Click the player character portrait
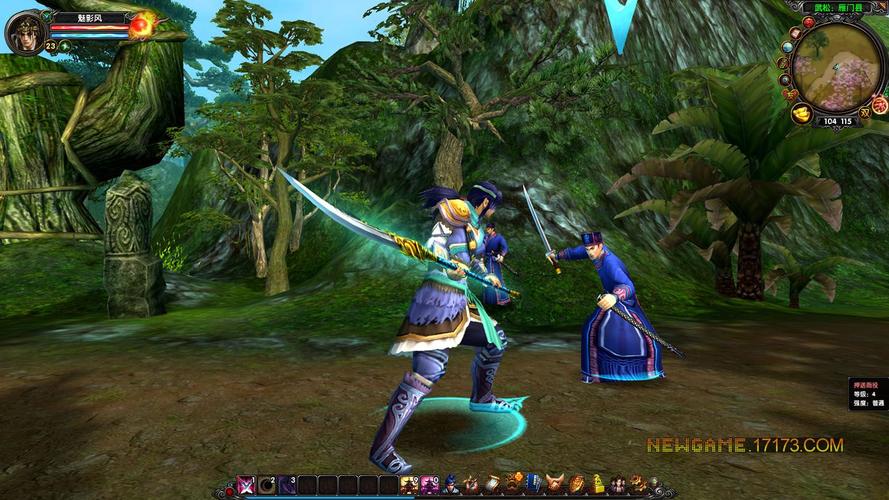This screenshot has width=889, height=500. tap(25, 30)
